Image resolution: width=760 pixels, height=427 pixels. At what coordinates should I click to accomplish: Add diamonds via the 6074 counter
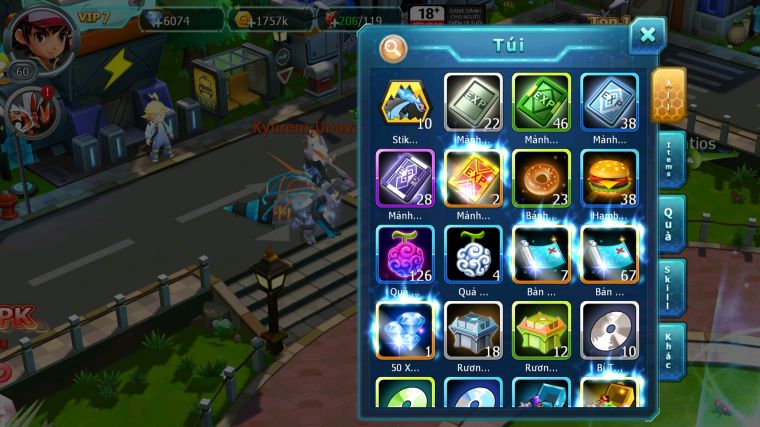click(x=180, y=20)
